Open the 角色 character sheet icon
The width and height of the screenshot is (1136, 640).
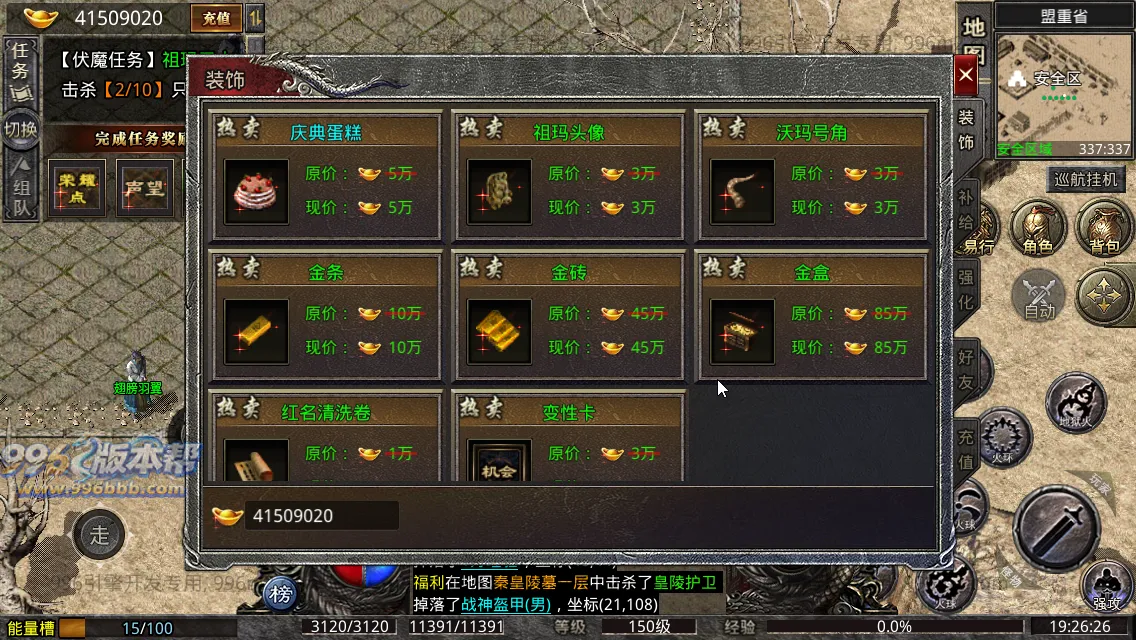(1037, 228)
